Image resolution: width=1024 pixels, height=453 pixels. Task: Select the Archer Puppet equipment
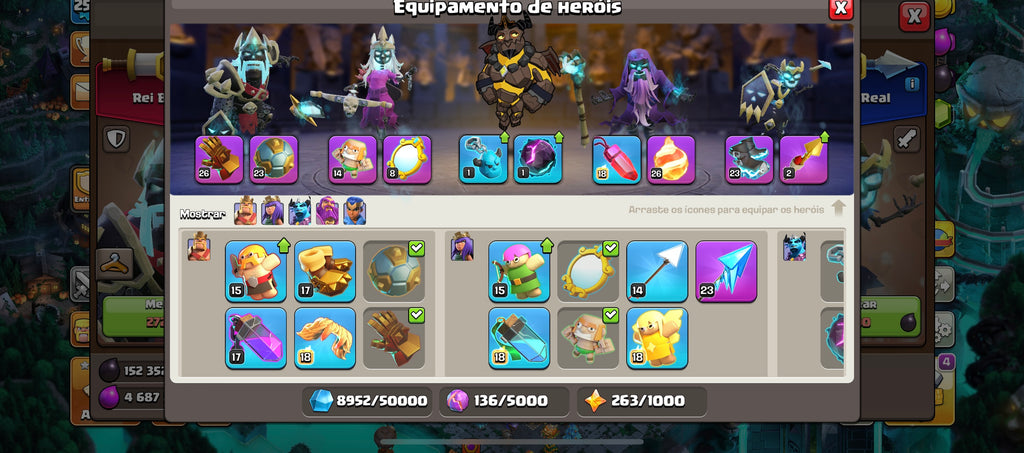point(519,271)
